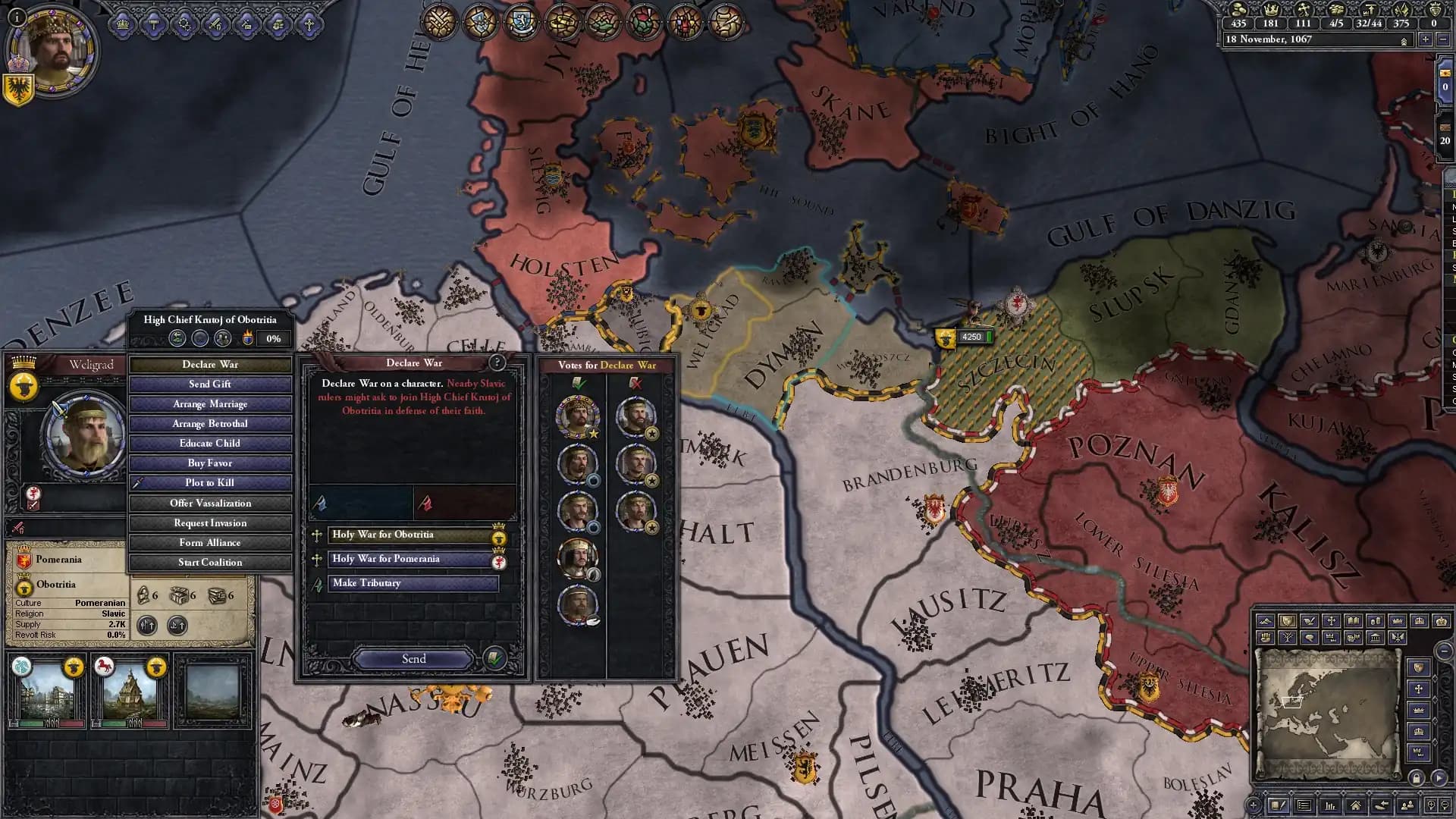Open the Laws screen

click(x=561, y=21)
